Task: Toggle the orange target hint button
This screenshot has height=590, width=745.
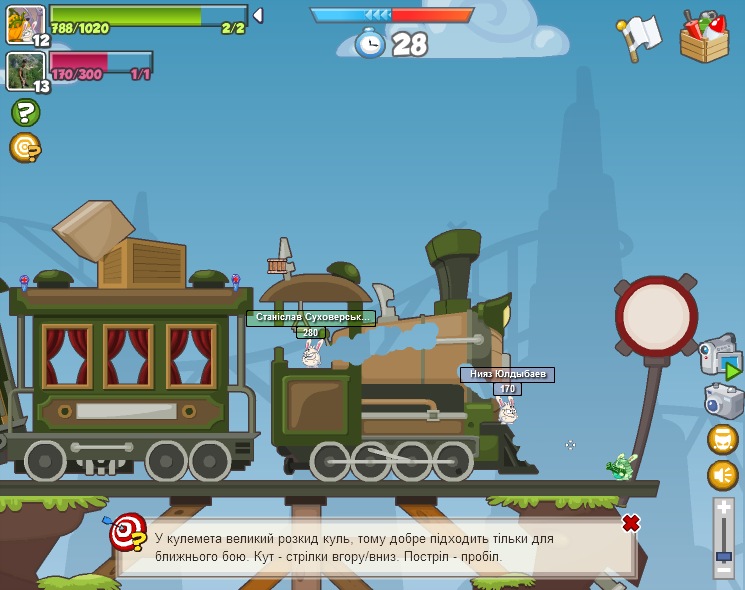Action: coord(24,148)
